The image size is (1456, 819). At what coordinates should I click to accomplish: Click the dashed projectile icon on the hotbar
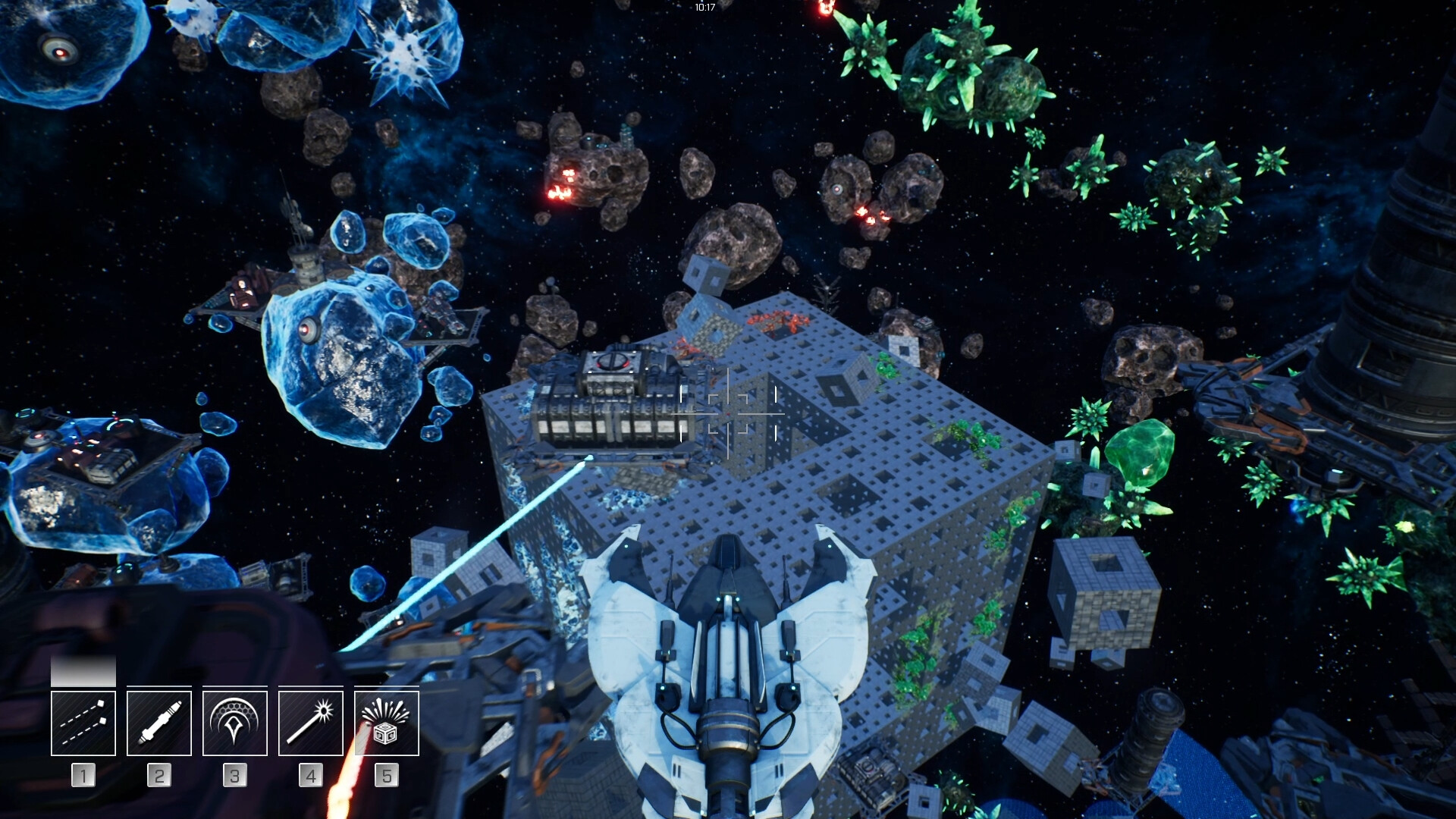(x=82, y=723)
